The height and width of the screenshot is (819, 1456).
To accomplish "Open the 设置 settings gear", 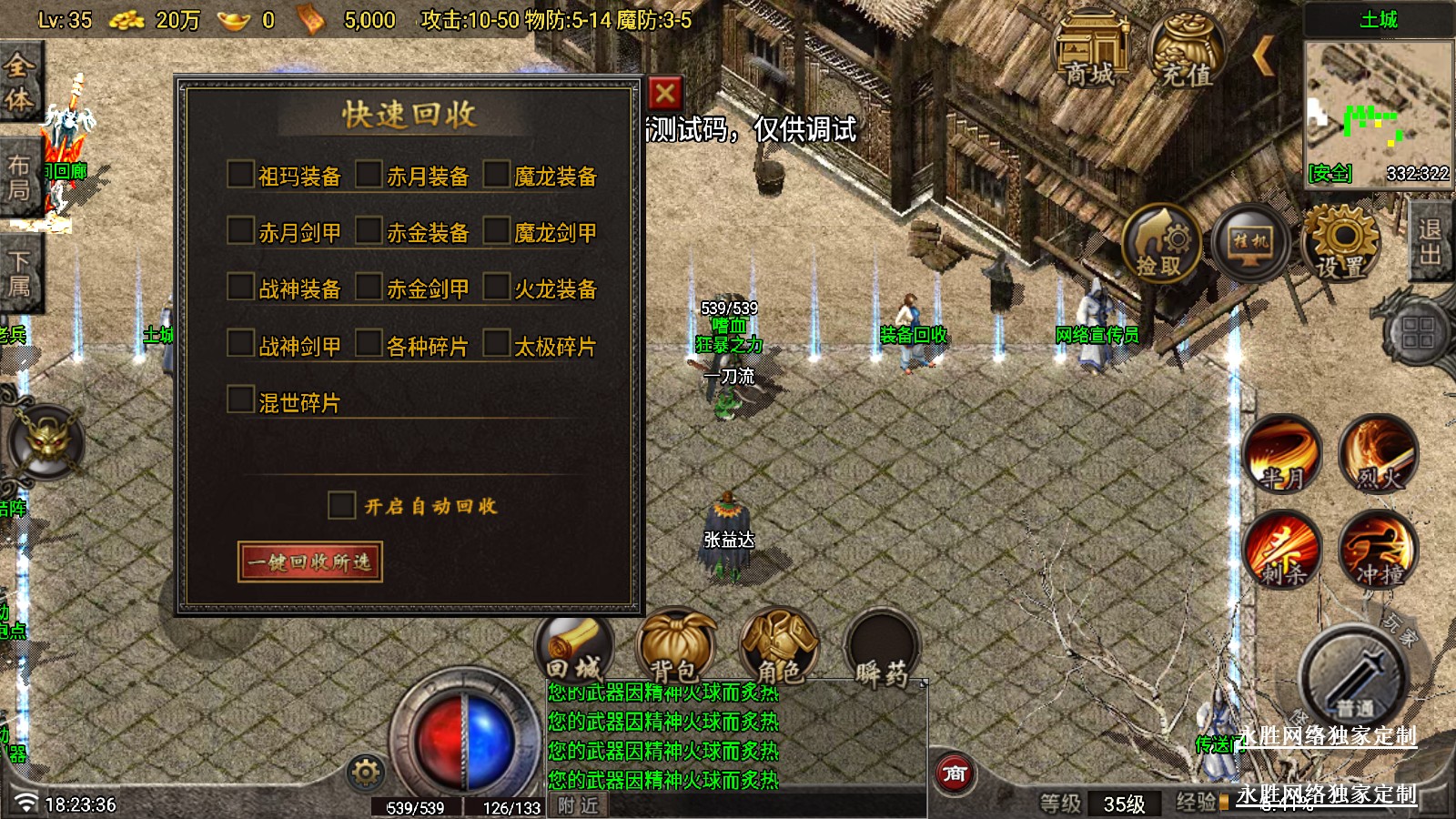I will 1341,243.
